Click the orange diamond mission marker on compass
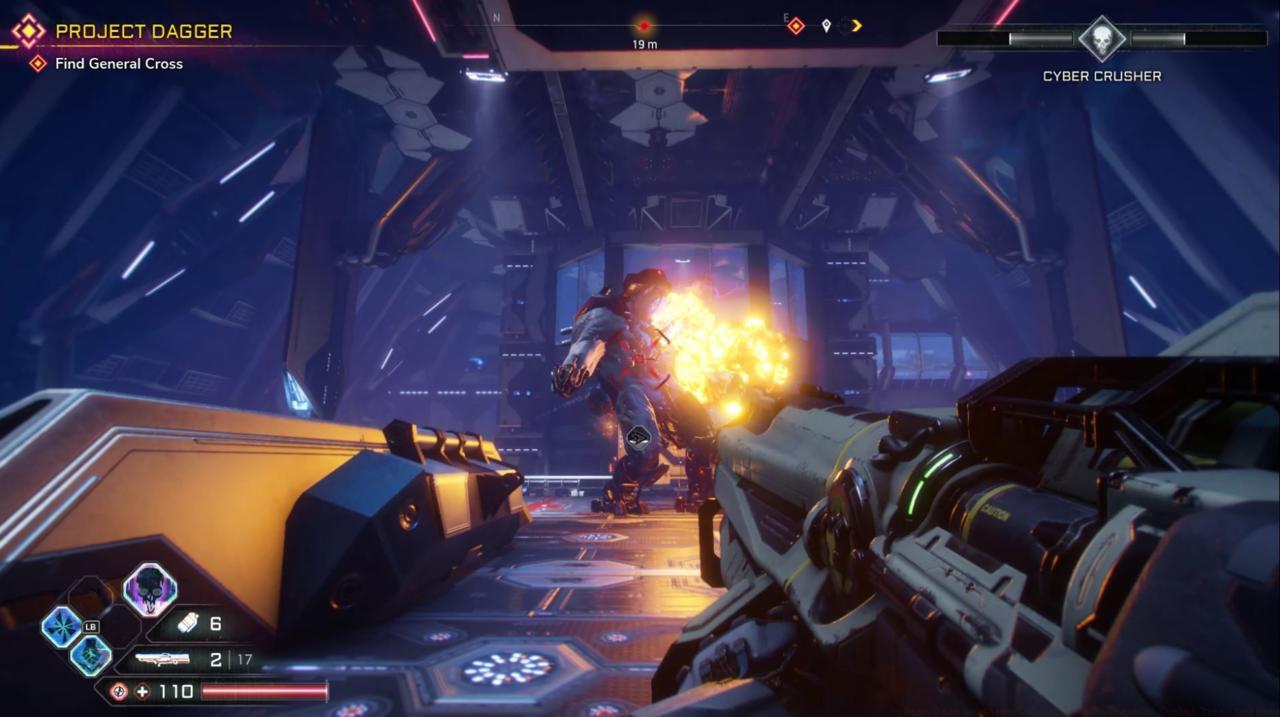Image resolution: width=1280 pixels, height=717 pixels. [795, 26]
